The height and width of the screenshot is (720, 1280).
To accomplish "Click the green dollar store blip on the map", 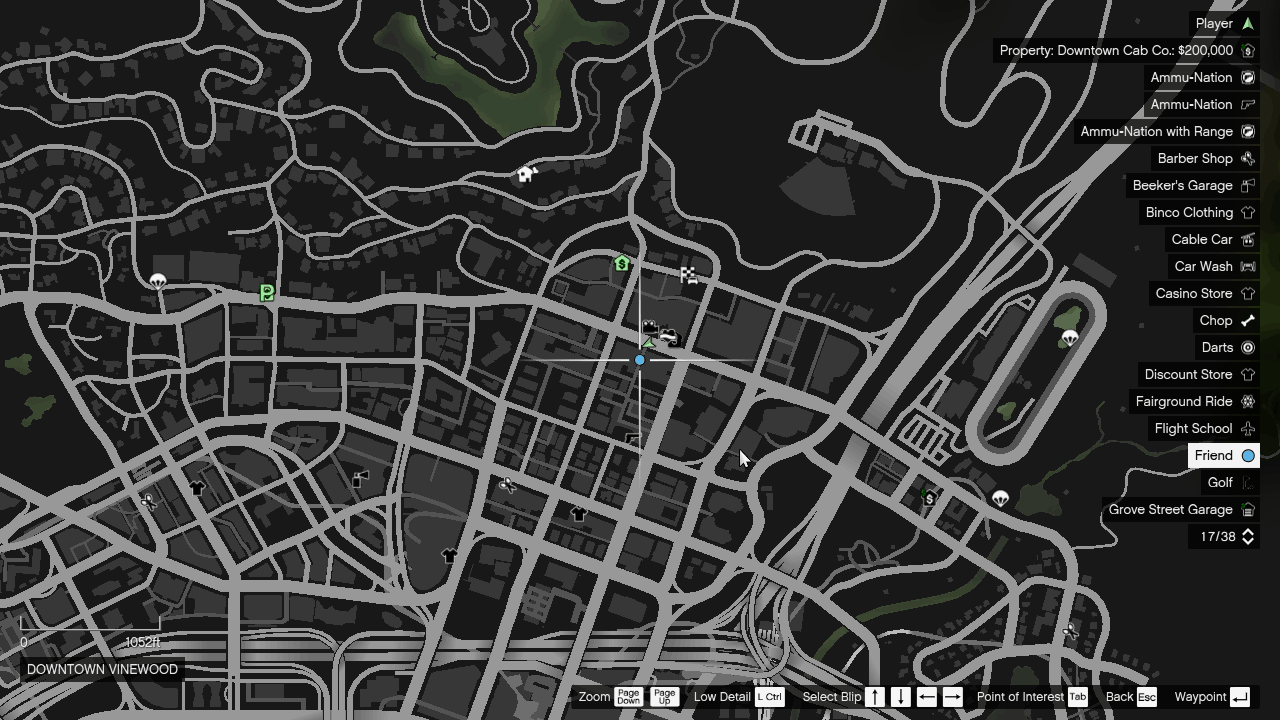I will click(x=620, y=264).
